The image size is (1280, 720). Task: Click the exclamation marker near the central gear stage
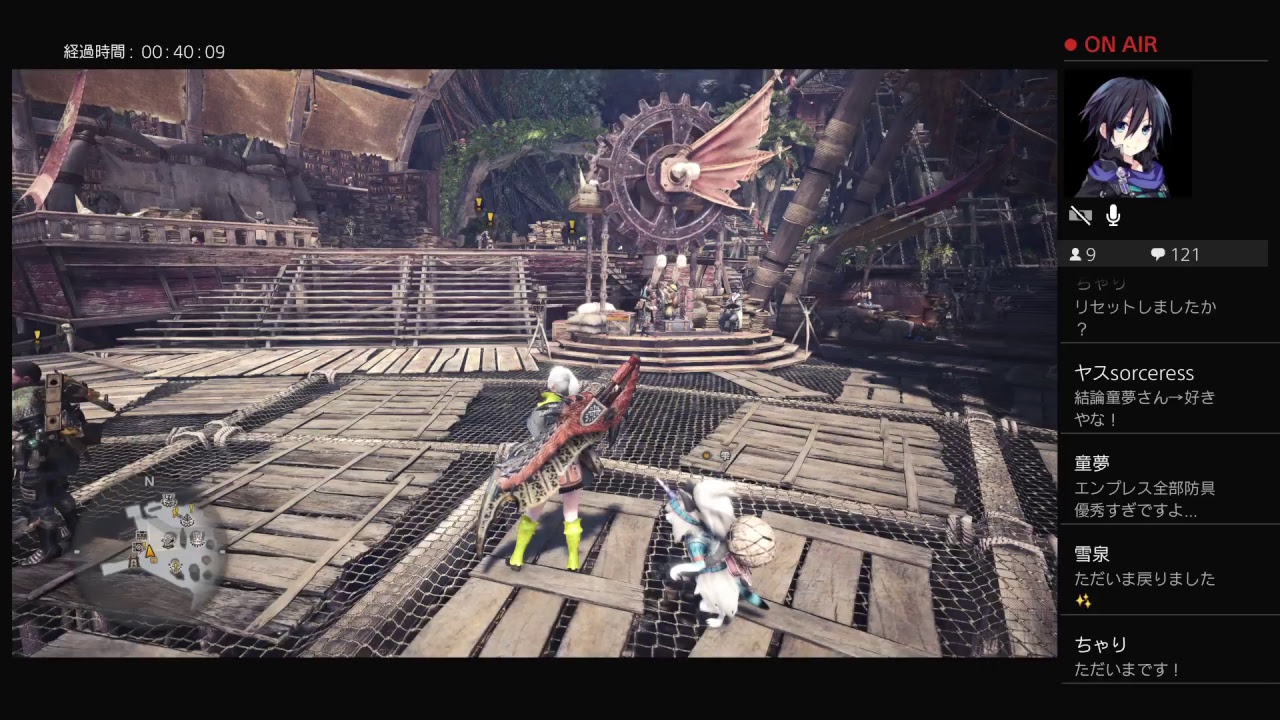(571, 226)
